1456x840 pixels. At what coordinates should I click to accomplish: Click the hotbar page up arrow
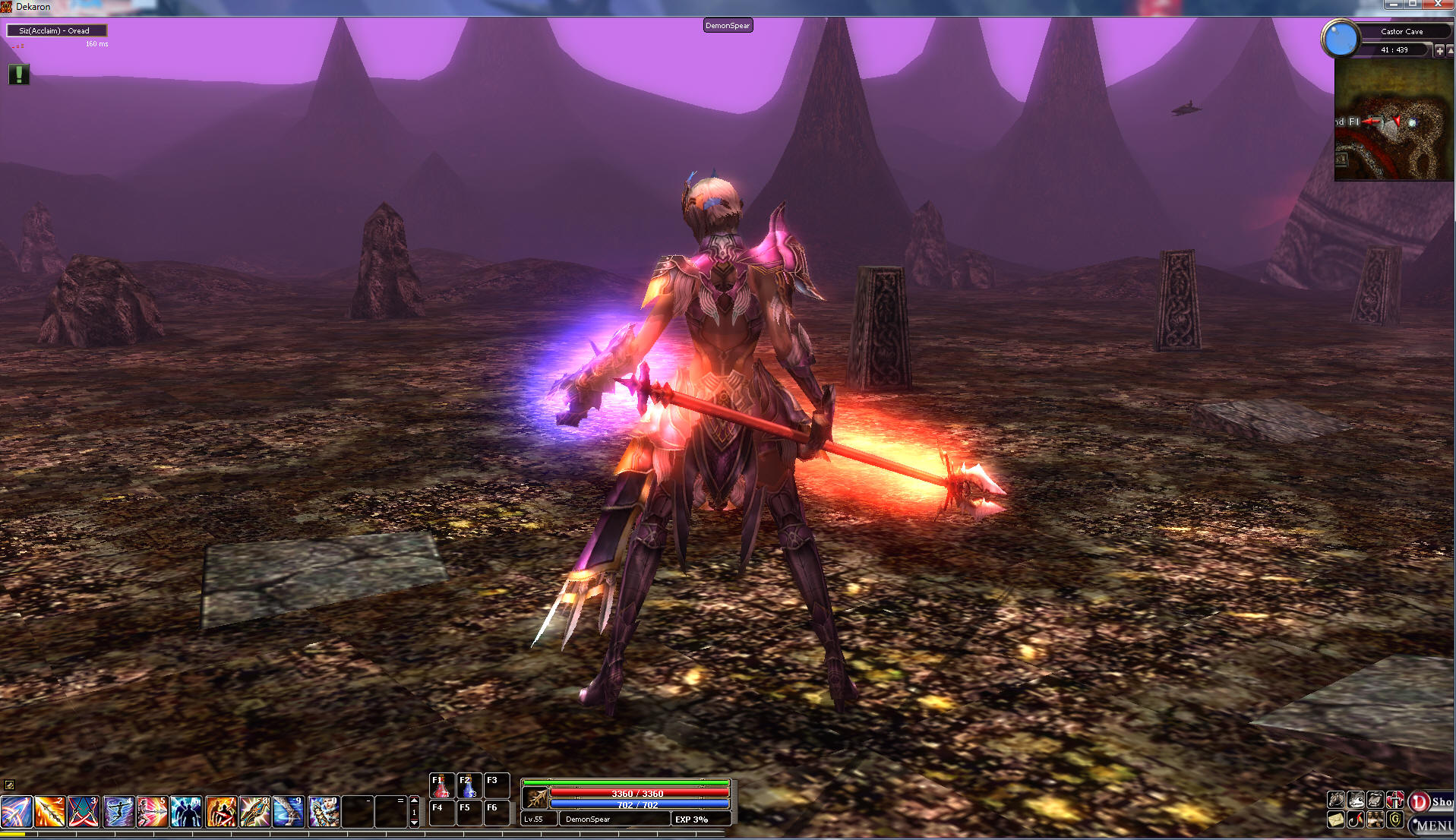pyautogui.click(x=414, y=801)
